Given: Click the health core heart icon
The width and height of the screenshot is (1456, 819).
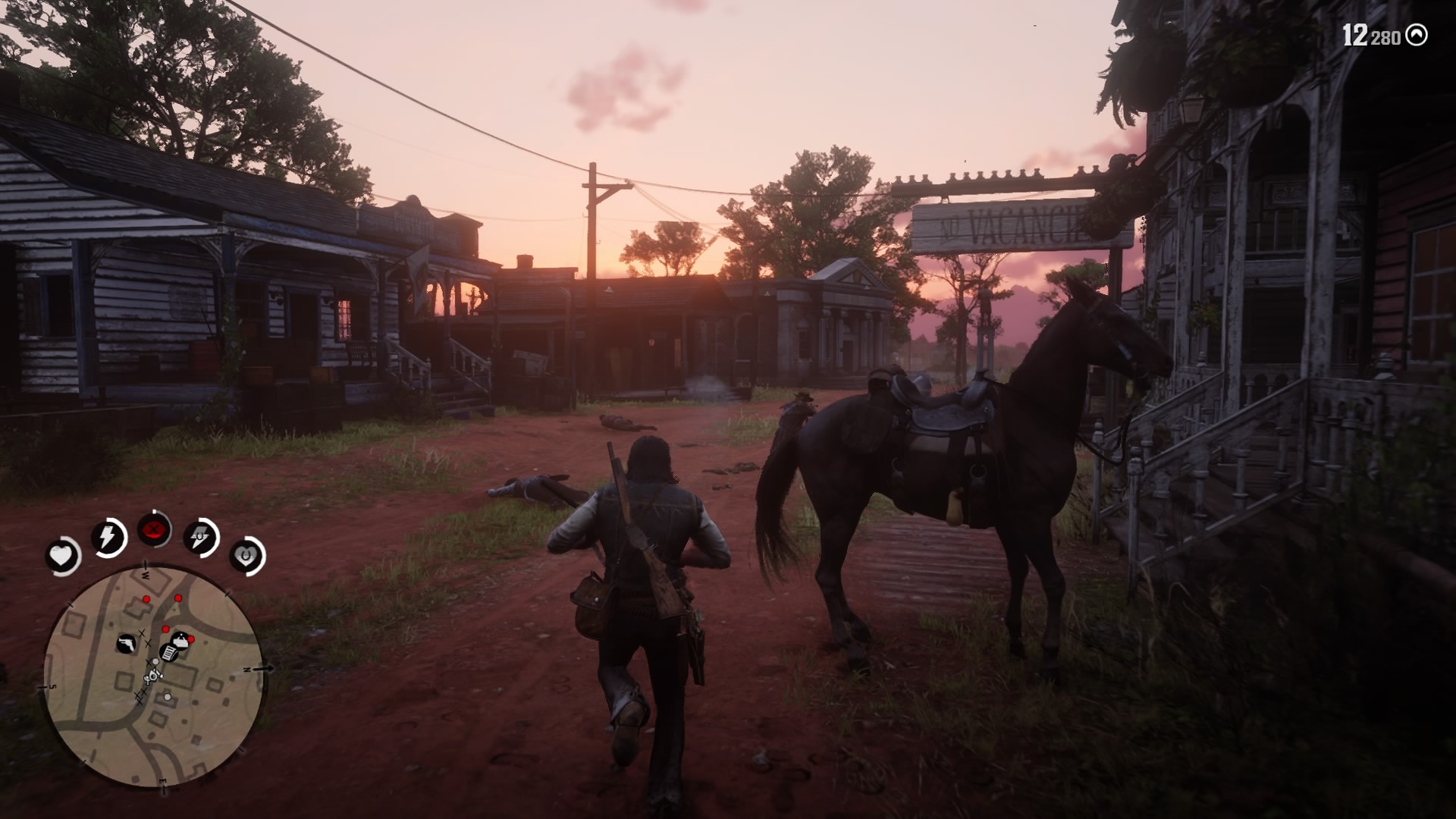Looking at the screenshot, I should coord(61,553).
